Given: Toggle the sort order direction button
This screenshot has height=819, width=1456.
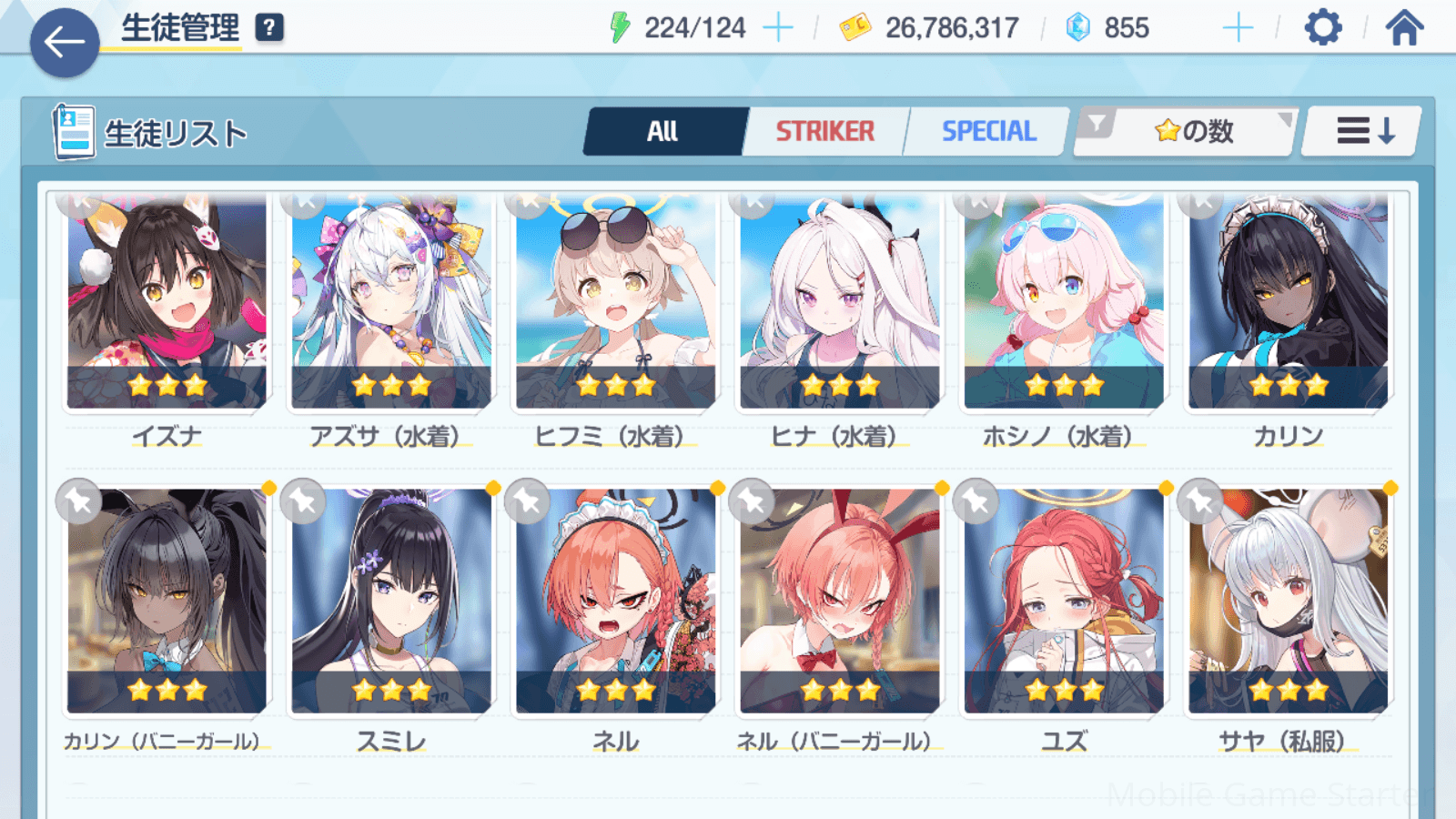Looking at the screenshot, I should (x=1363, y=132).
